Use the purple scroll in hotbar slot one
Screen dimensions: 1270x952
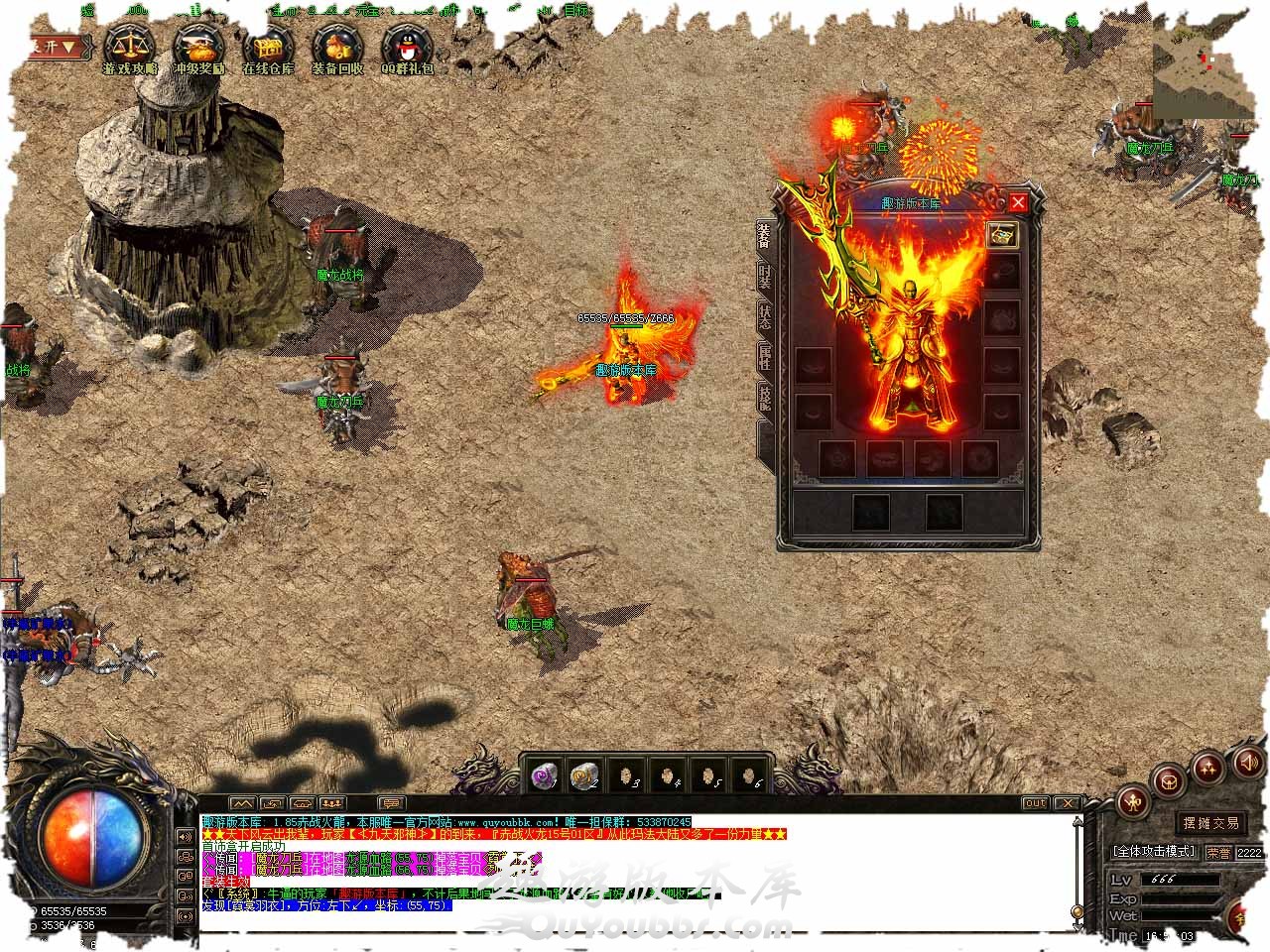[x=544, y=776]
